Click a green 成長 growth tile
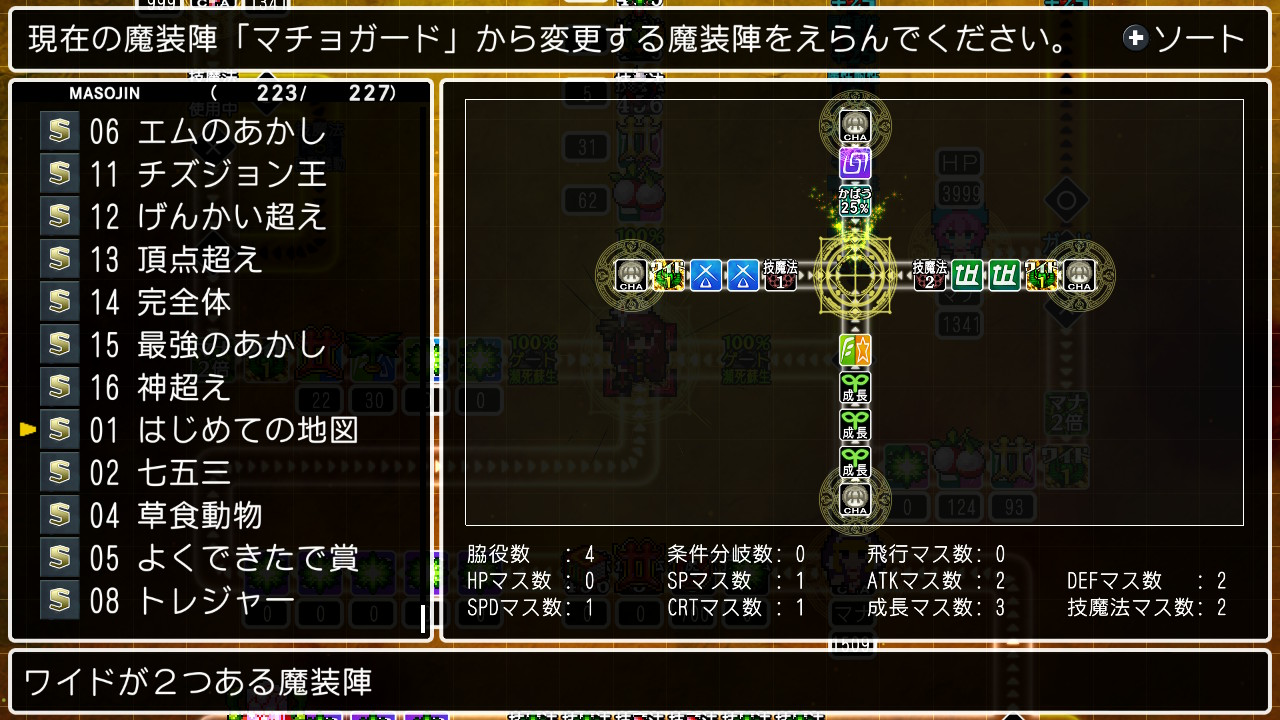Viewport: 1280px width, 720px height. click(854, 388)
